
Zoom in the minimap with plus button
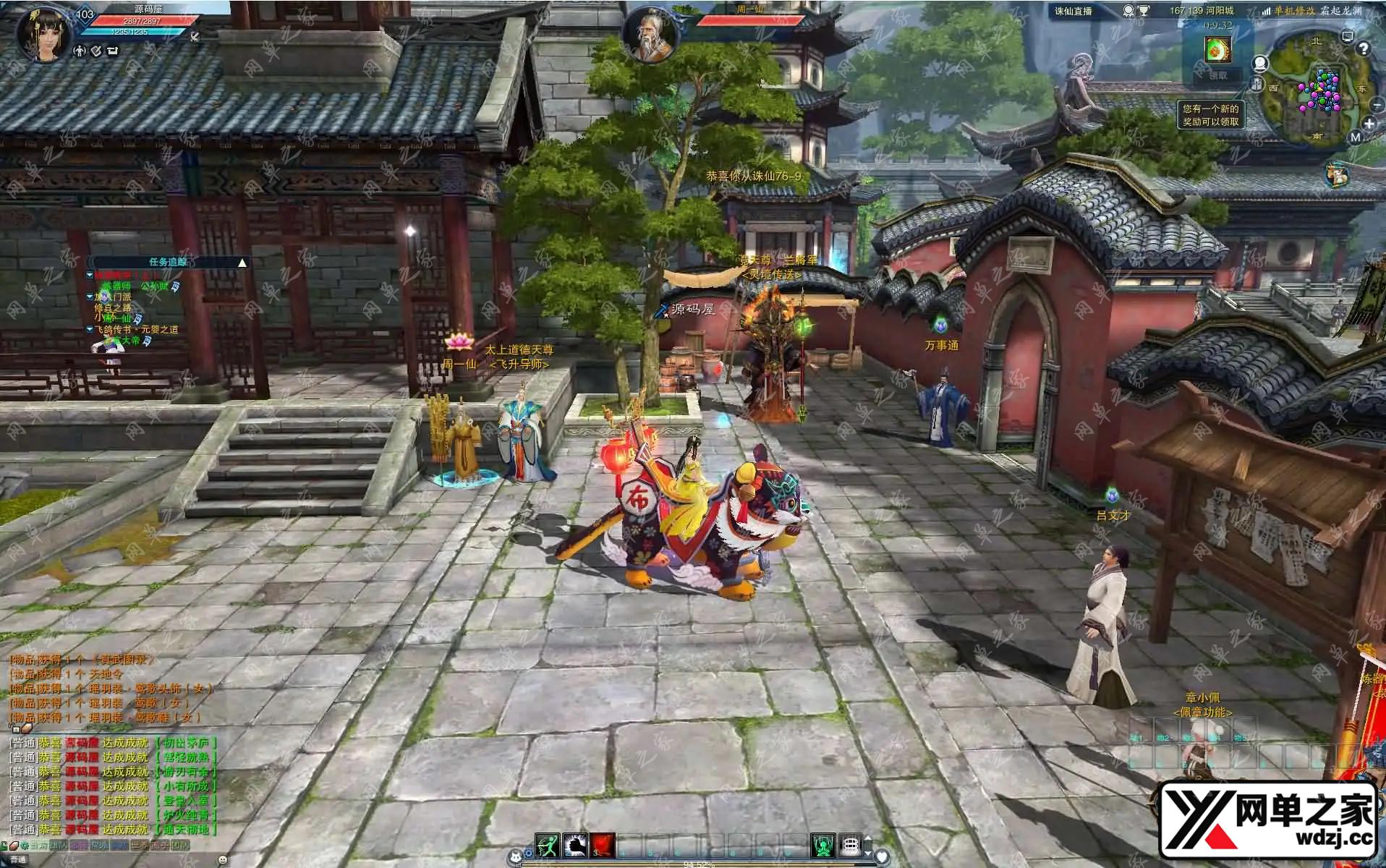(1369, 124)
